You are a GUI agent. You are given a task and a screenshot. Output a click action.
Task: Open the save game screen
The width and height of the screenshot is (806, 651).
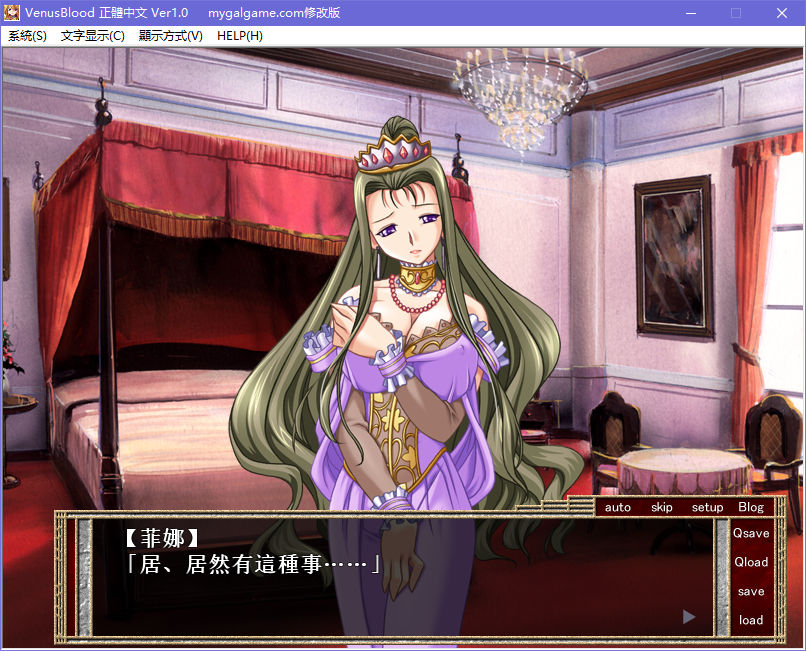tap(751, 591)
